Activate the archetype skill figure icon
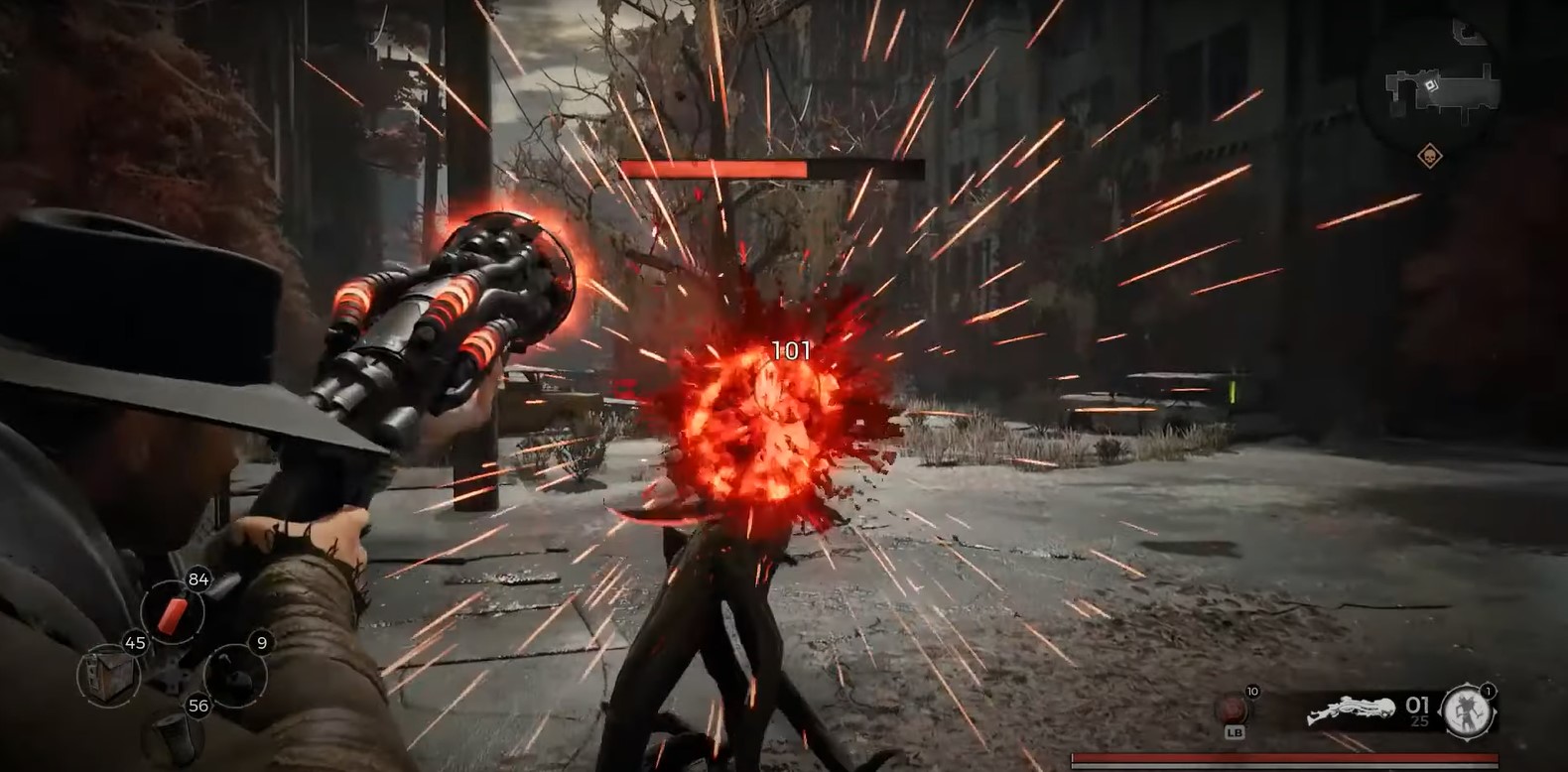1568x772 pixels. [1468, 710]
